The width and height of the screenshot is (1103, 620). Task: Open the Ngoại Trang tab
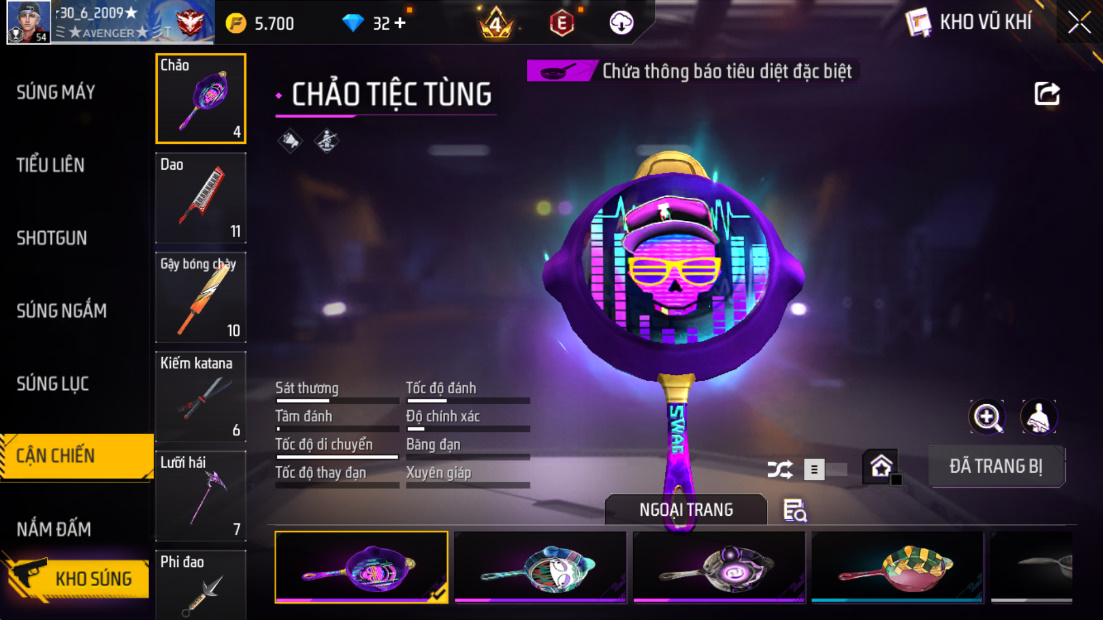coord(686,510)
